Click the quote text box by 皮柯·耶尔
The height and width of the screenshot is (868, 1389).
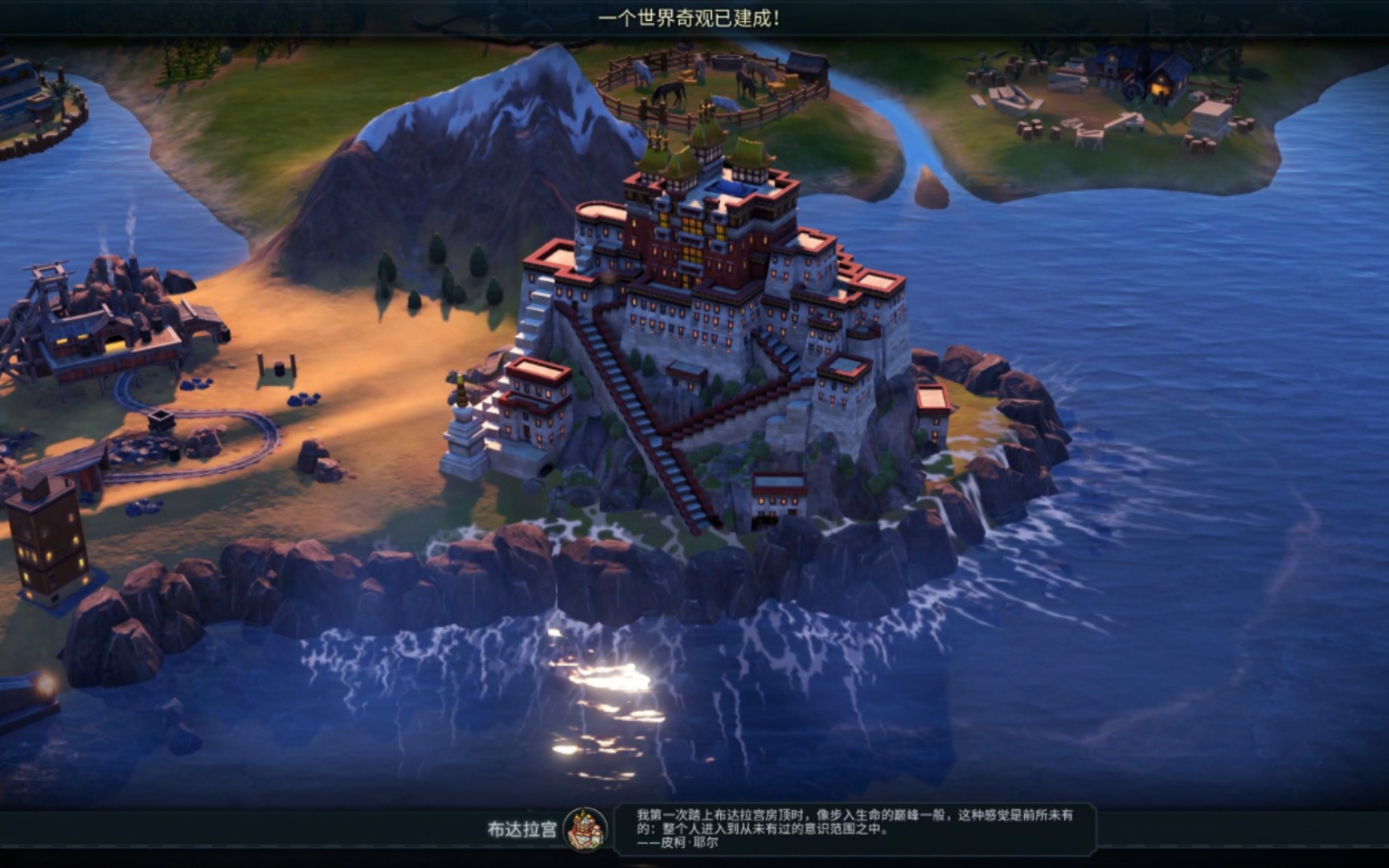[x=852, y=828]
